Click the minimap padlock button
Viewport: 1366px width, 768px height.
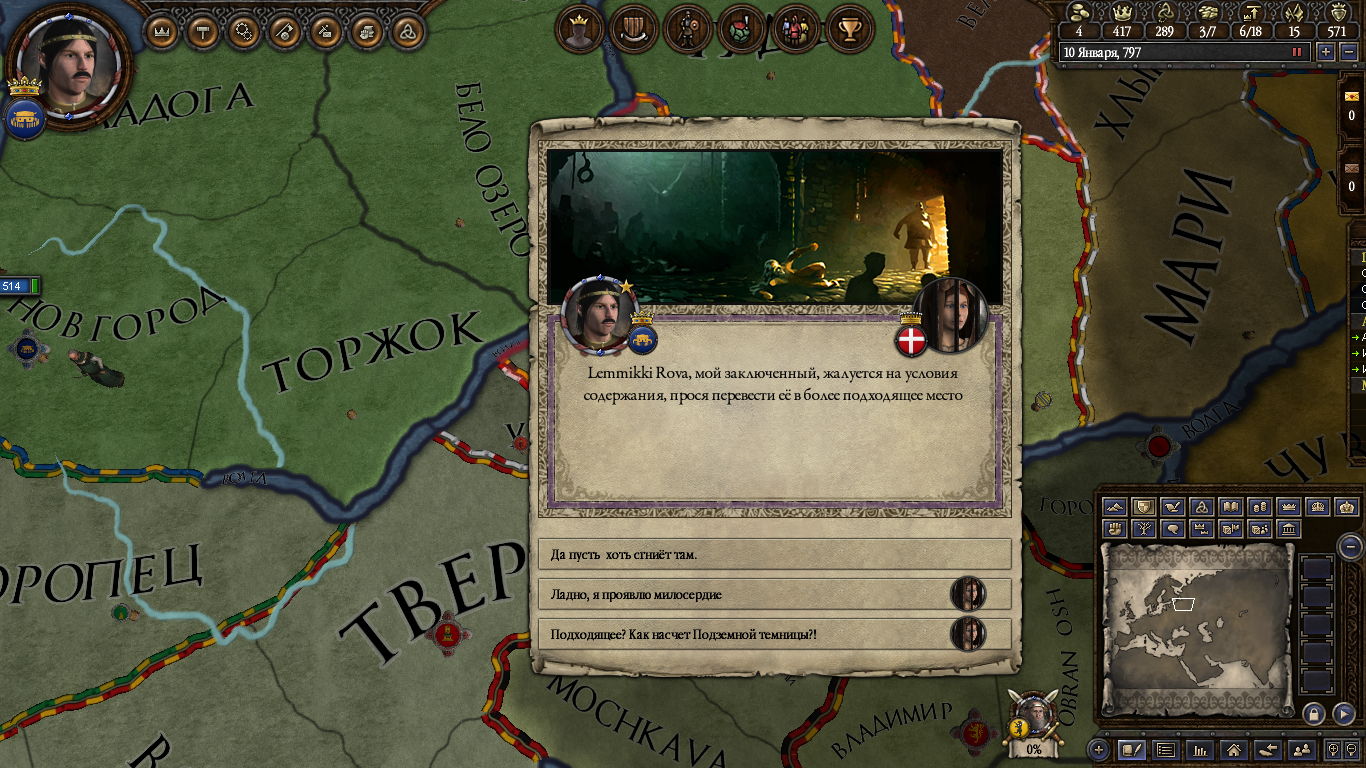point(1314,713)
